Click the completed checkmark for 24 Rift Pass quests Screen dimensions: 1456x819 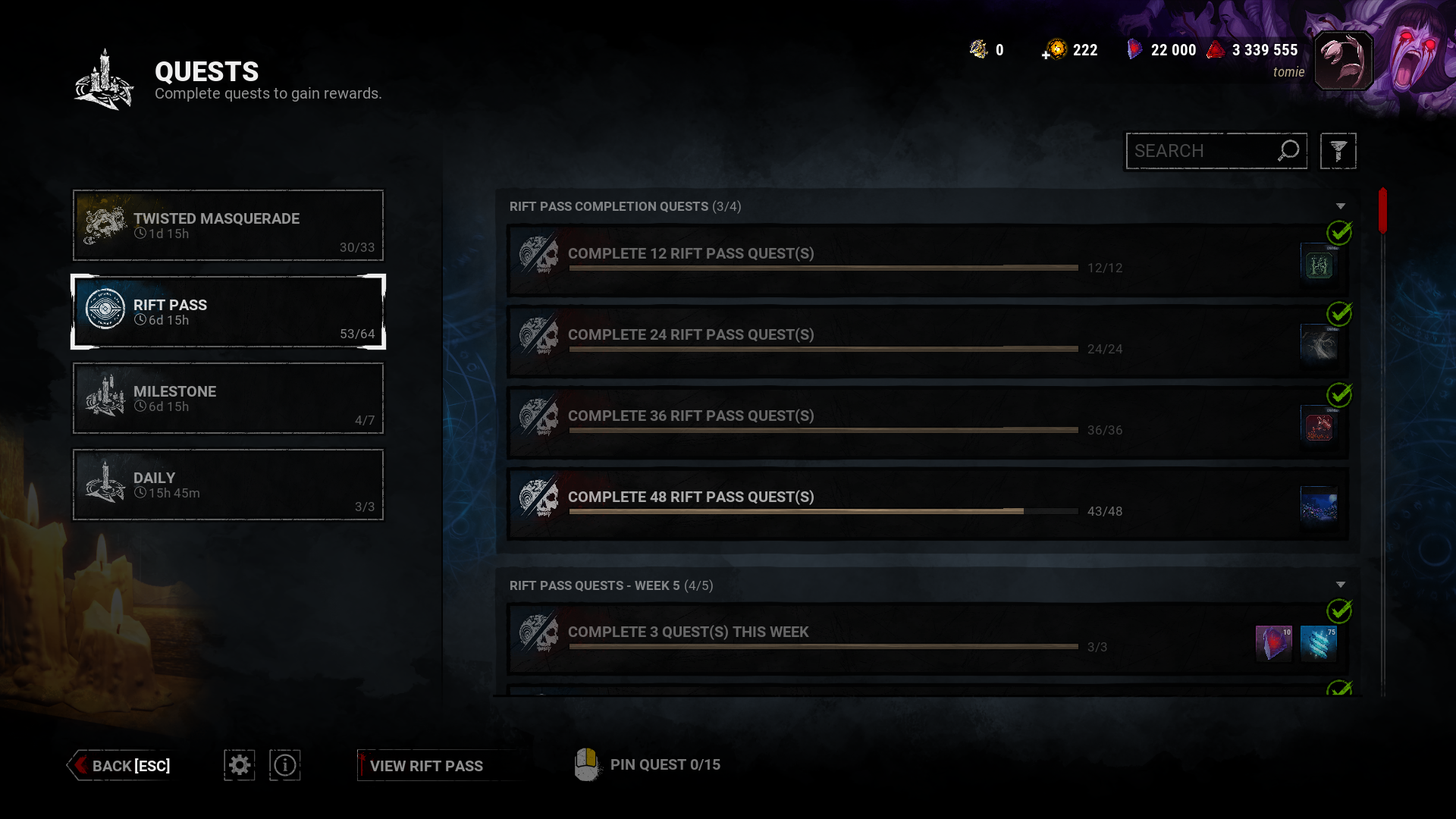coord(1341,314)
